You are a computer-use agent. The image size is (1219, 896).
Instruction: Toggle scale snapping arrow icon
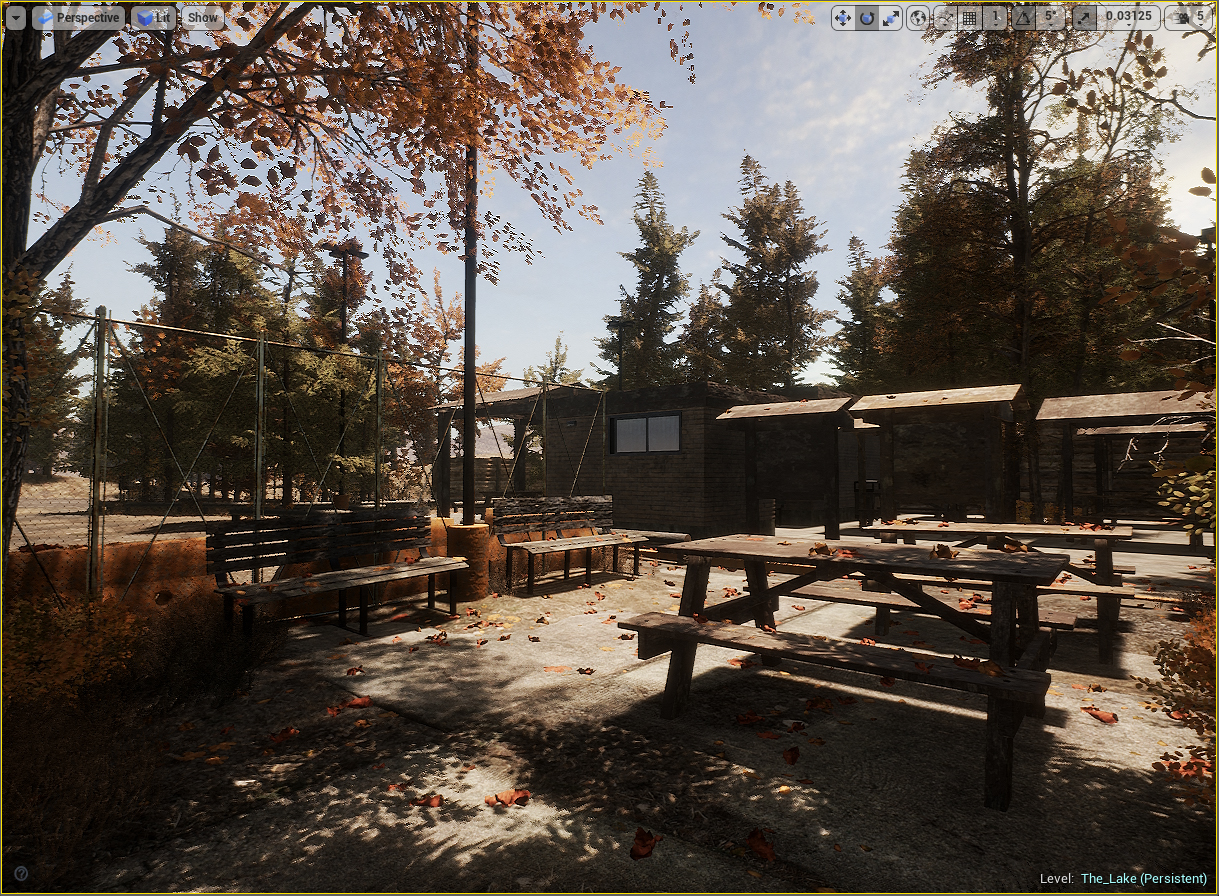point(1084,17)
